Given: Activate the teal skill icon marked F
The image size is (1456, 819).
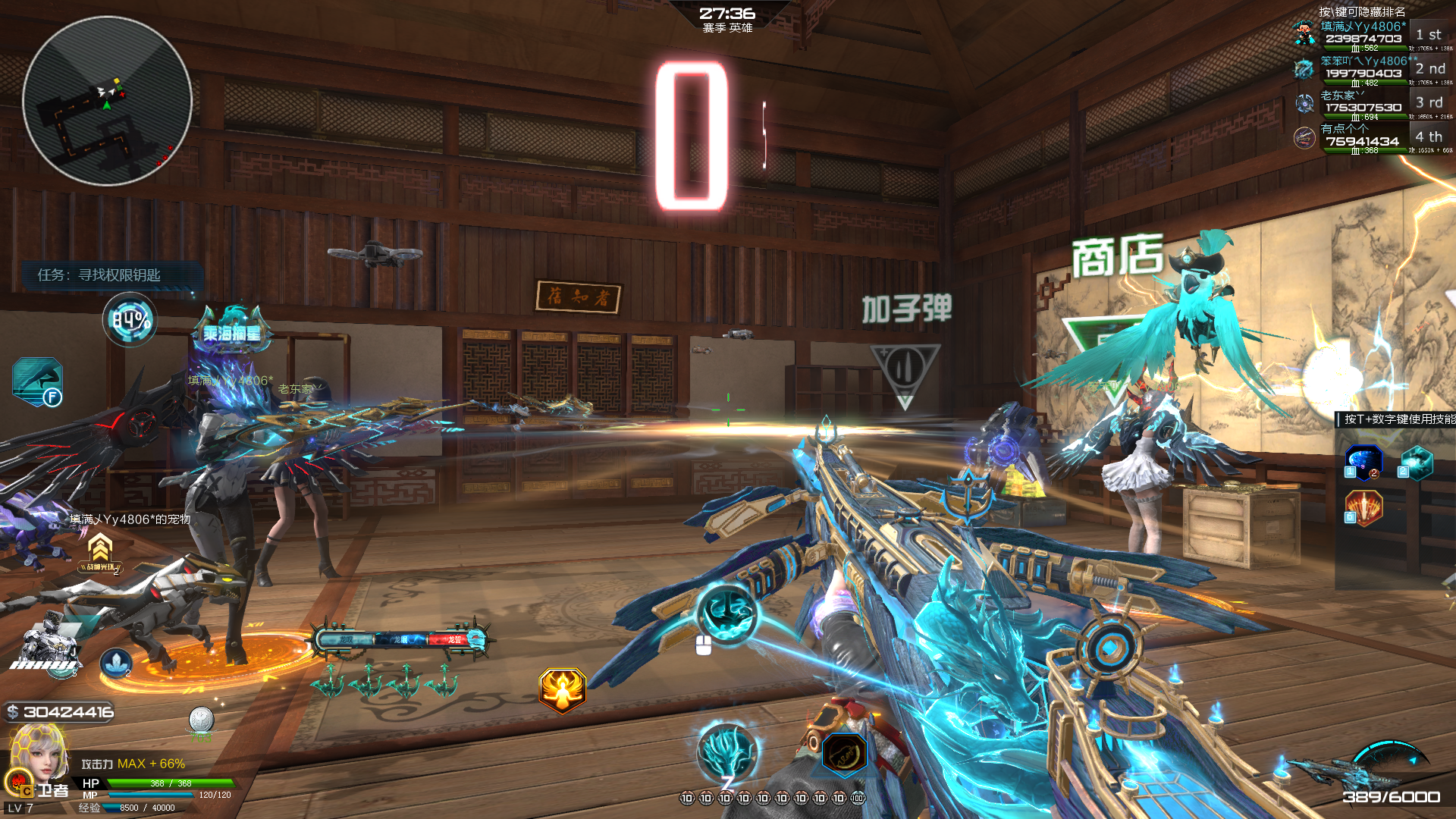Looking at the screenshot, I should (37, 381).
